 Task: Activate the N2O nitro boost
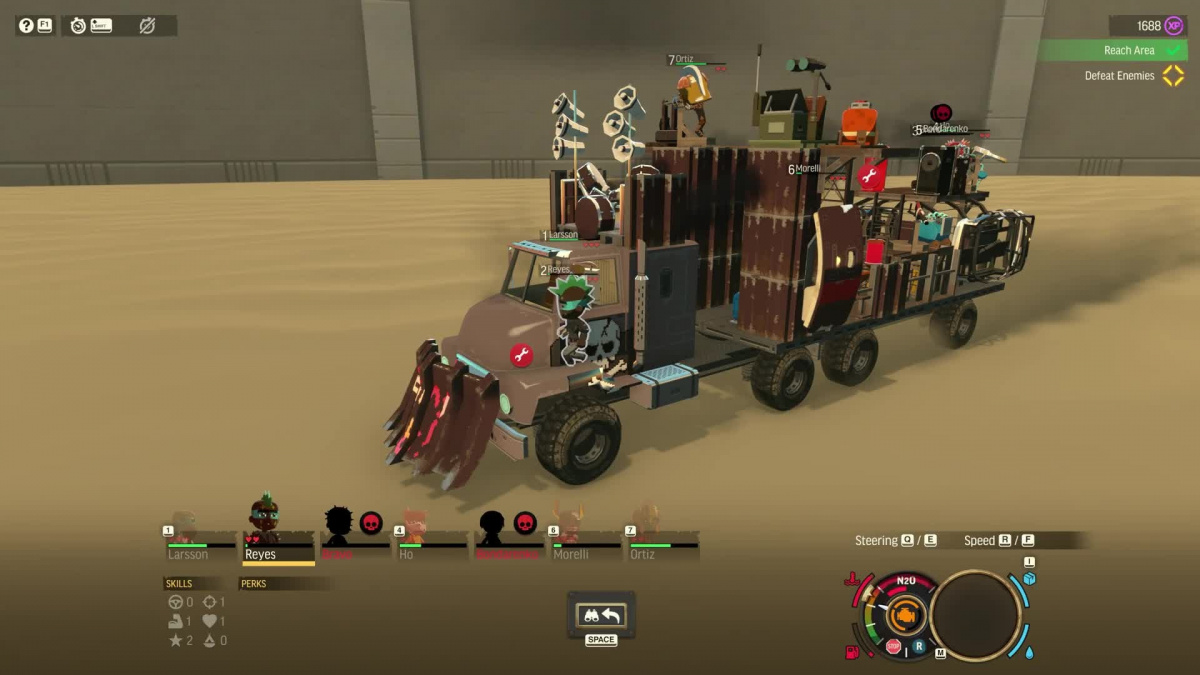point(906,581)
